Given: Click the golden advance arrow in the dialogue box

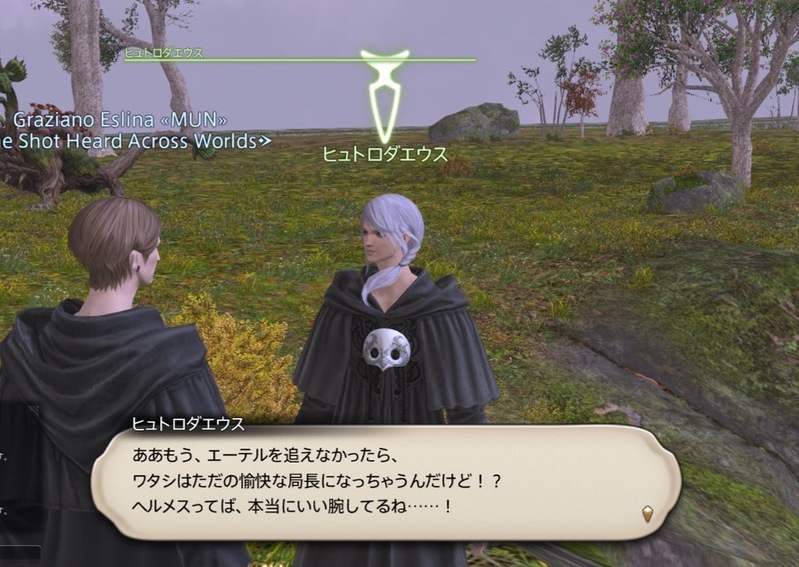Looking at the screenshot, I should point(648,513).
